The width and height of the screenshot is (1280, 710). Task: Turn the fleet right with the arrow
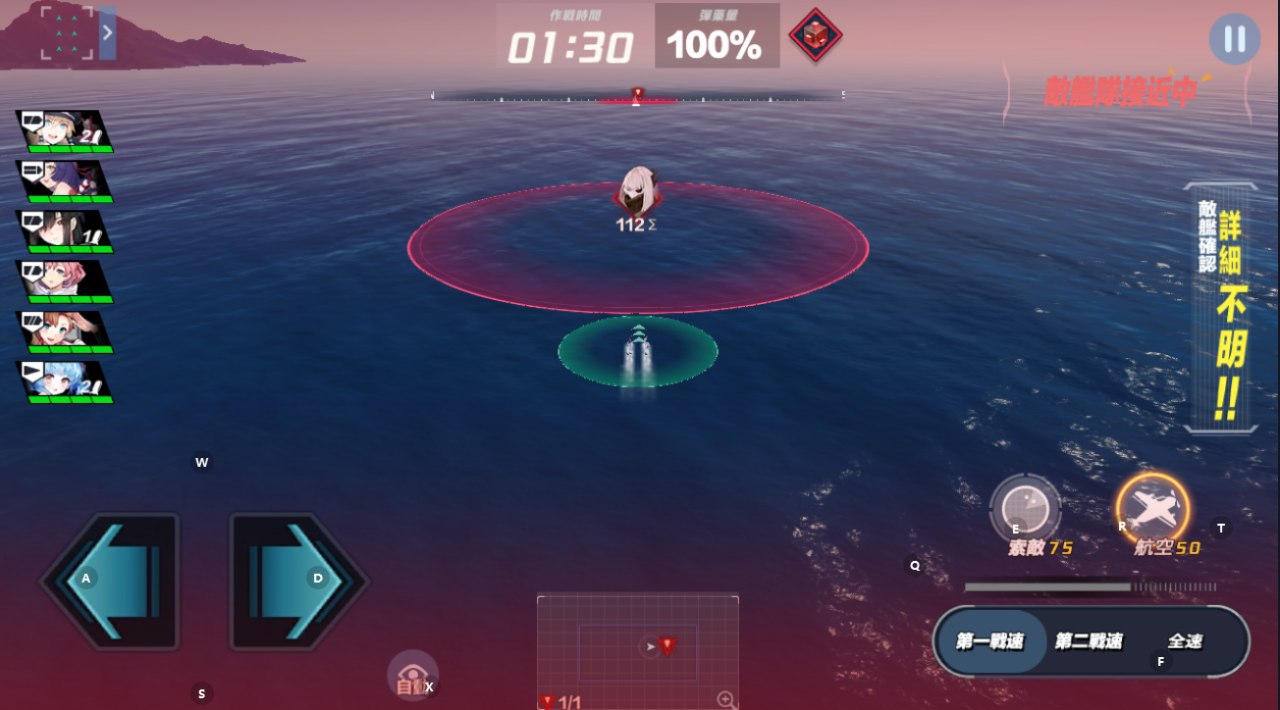point(298,580)
